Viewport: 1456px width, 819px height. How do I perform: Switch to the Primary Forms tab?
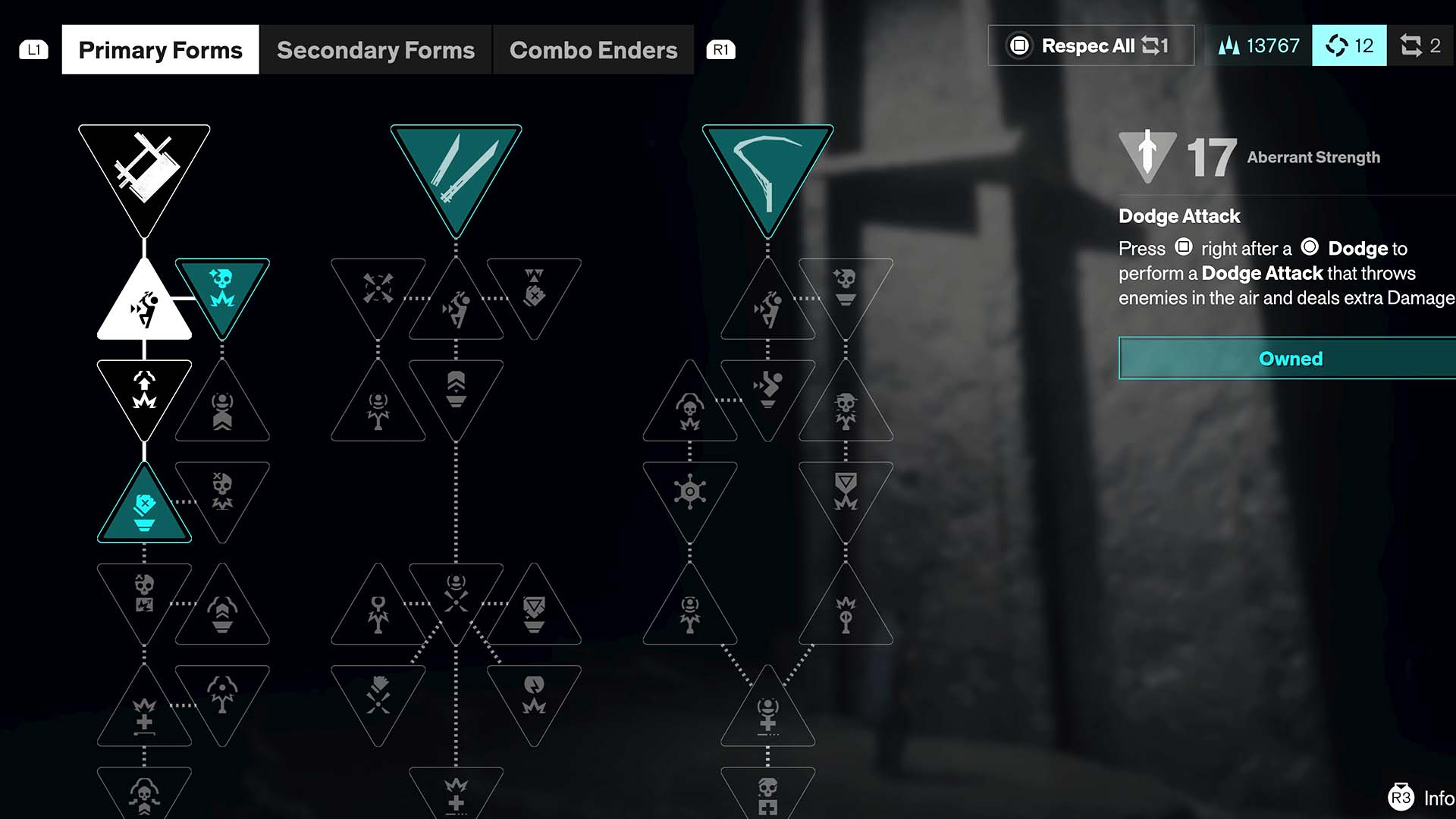[160, 50]
